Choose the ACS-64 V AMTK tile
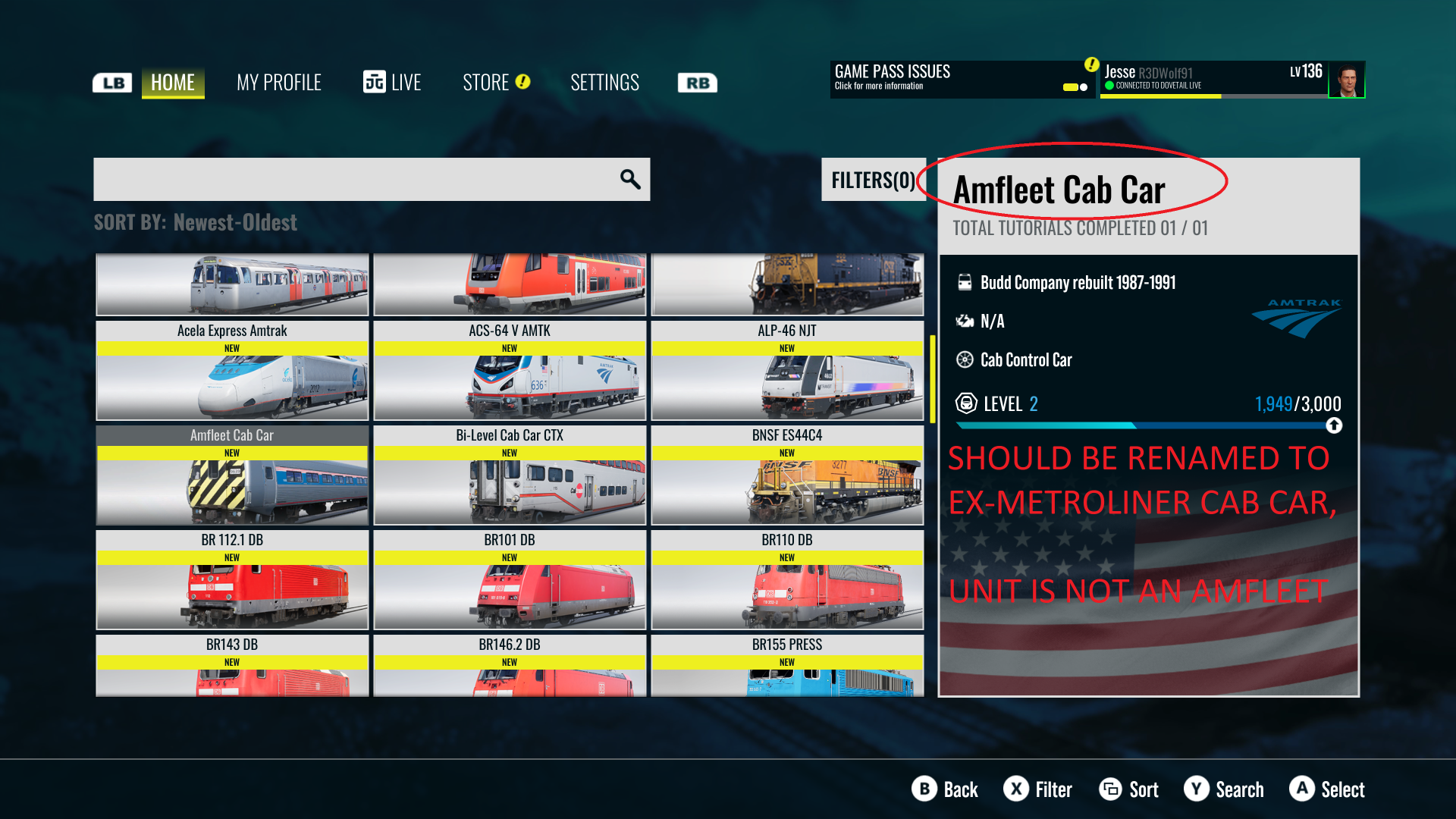 510,371
